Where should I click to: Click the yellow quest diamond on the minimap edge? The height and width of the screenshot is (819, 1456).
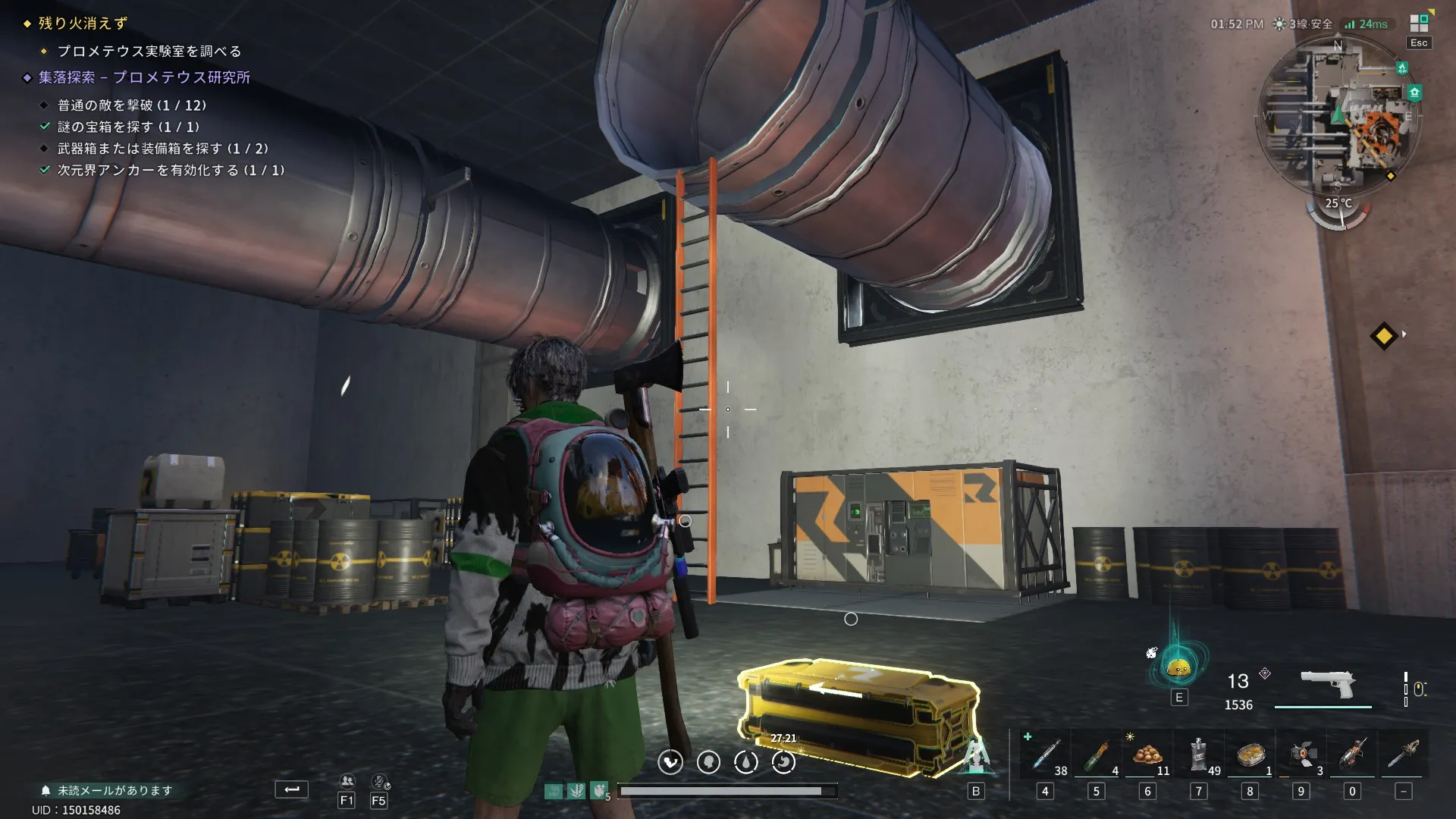tap(1390, 176)
